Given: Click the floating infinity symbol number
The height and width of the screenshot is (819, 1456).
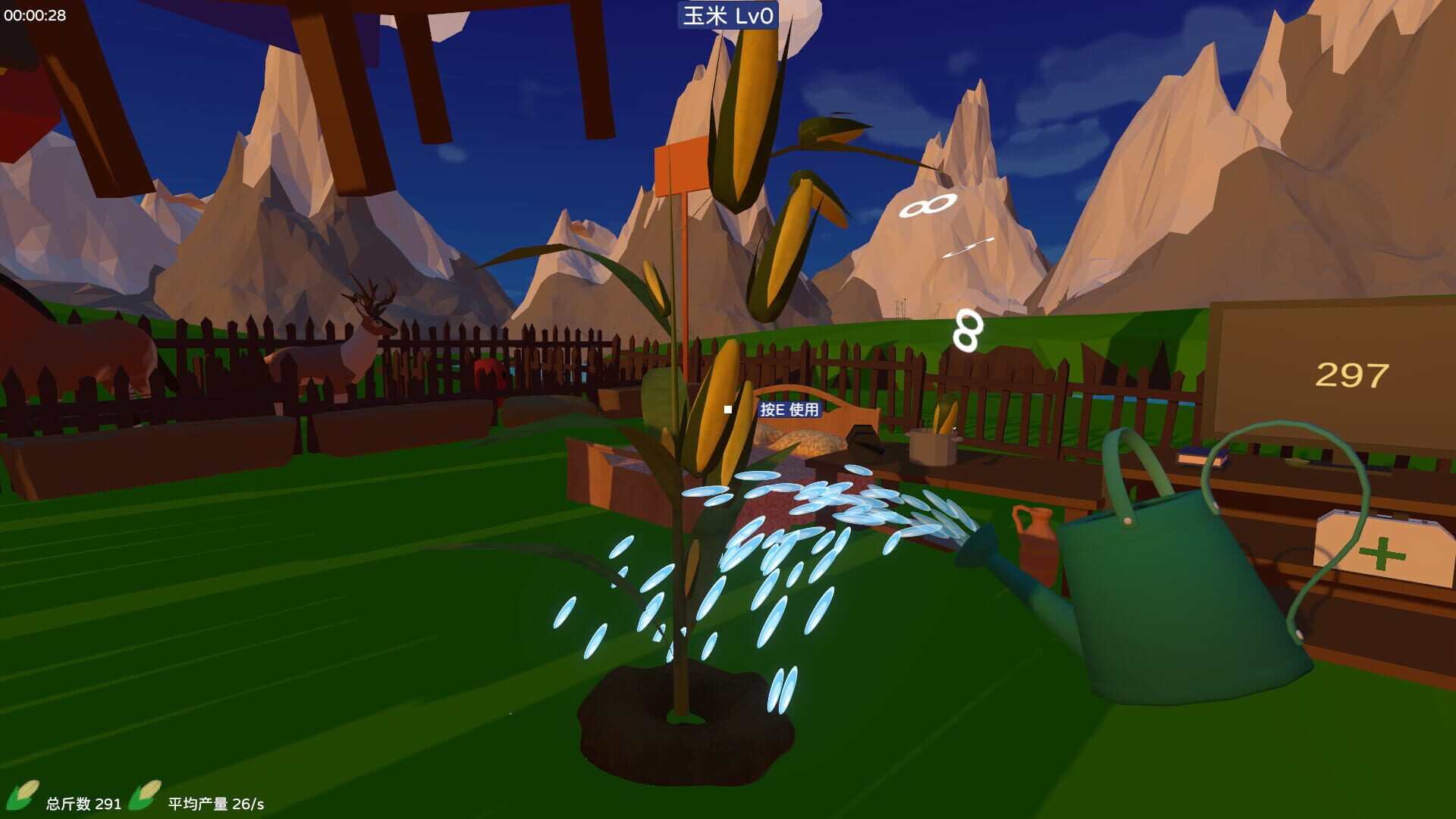Looking at the screenshot, I should pyautogui.click(x=927, y=205).
